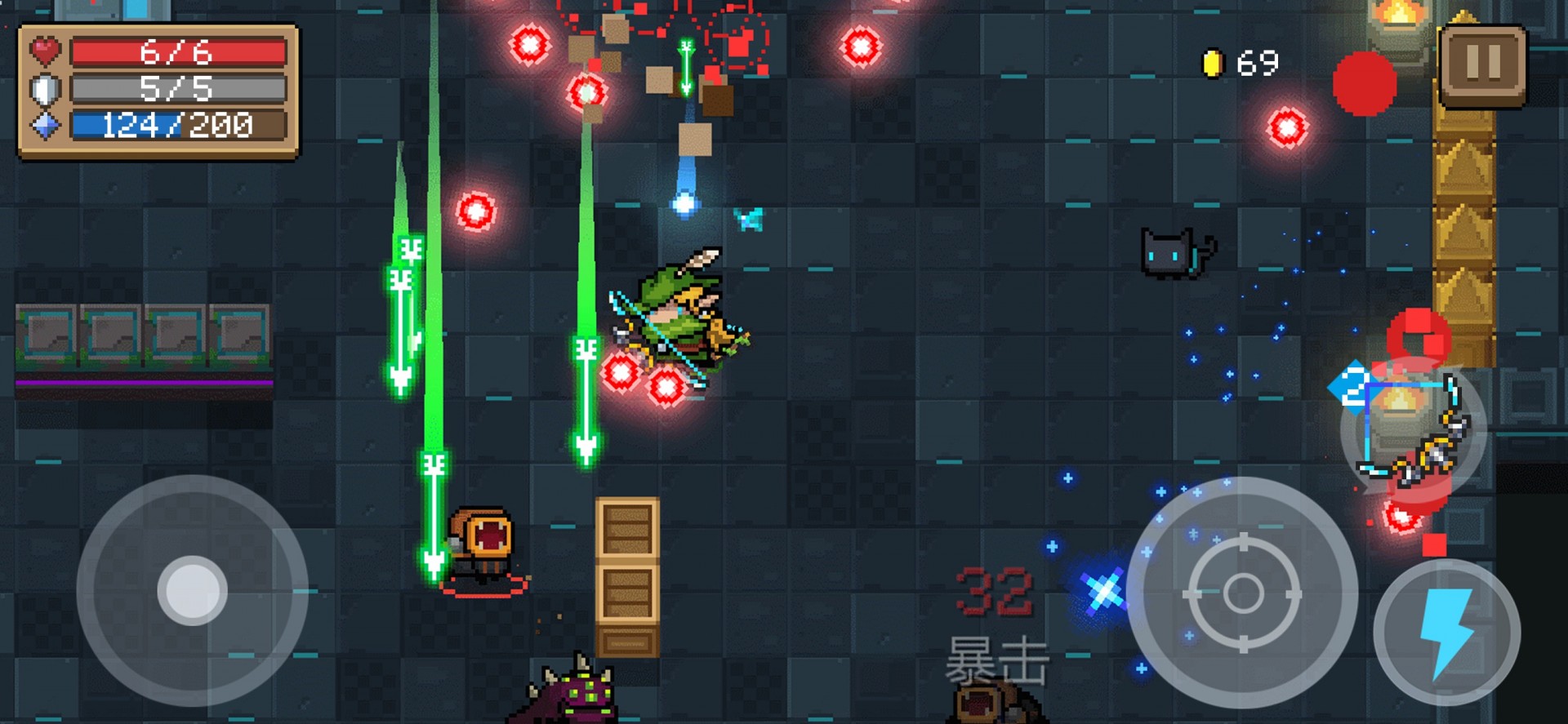The height and width of the screenshot is (724, 1568).
Task: Select the heart icon on the HP bar
Action: [45, 51]
